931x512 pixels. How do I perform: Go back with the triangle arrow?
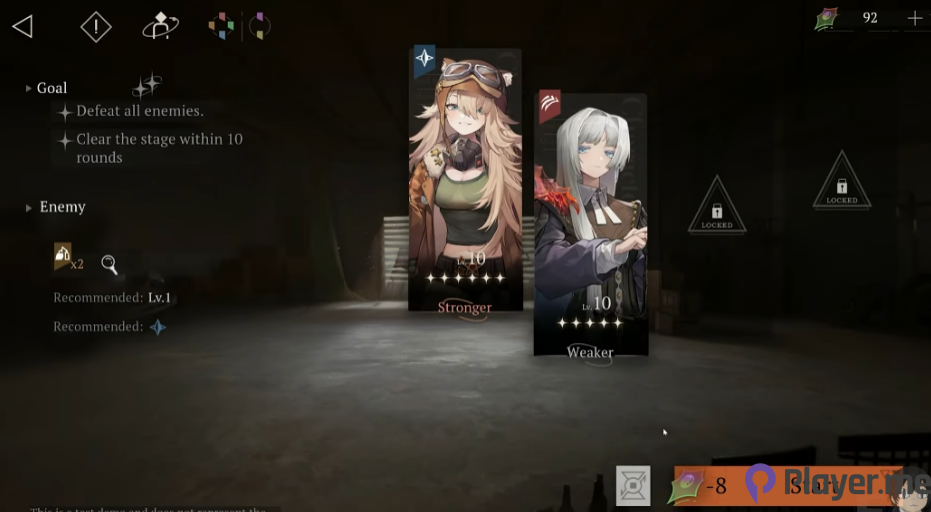[x=22, y=27]
